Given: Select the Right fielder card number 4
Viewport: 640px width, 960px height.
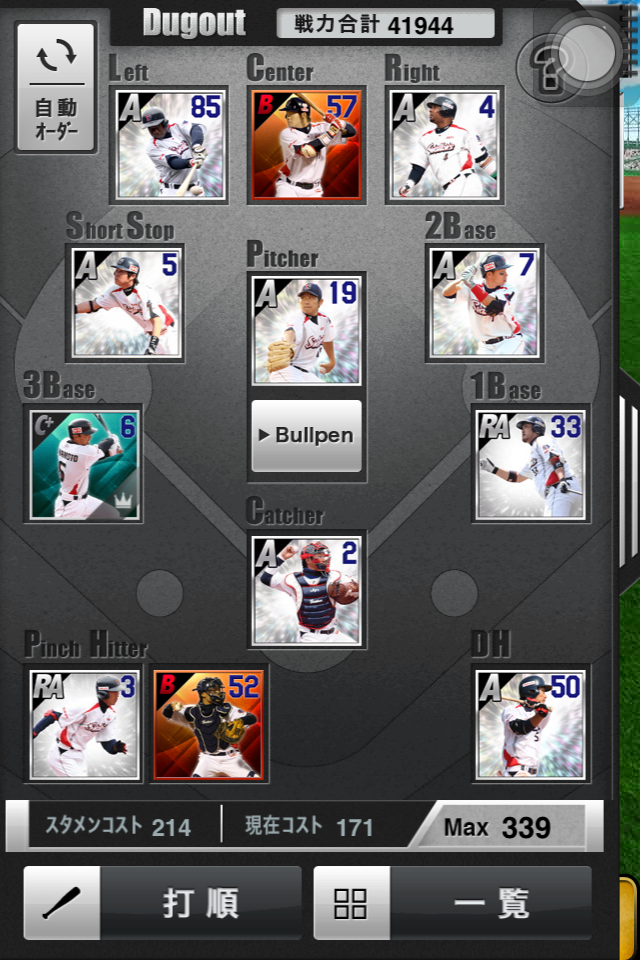Looking at the screenshot, I should click(443, 143).
